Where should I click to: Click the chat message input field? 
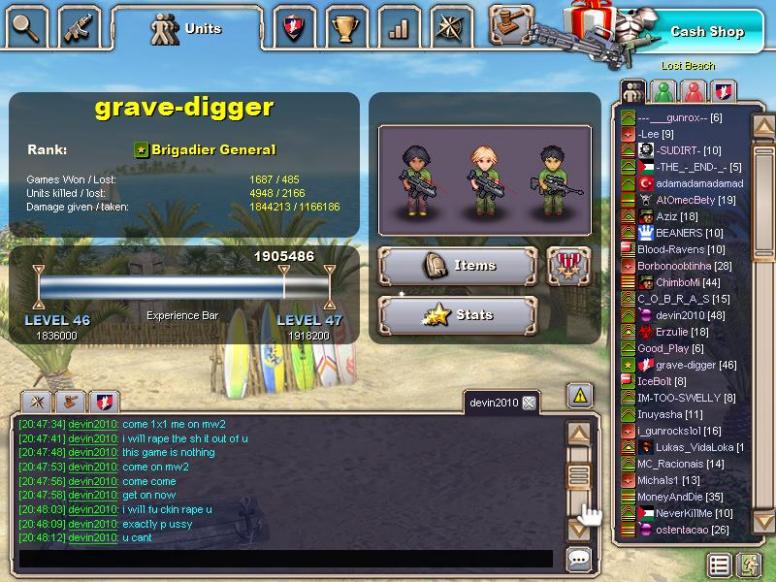coord(285,558)
